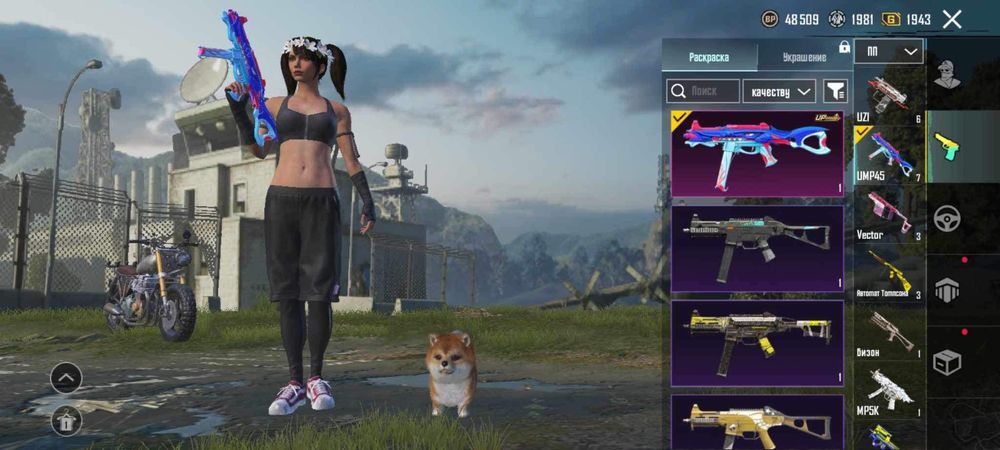The width and height of the screenshot is (1000, 450).
Task: Open the качеству sort dropdown
Action: [781, 91]
